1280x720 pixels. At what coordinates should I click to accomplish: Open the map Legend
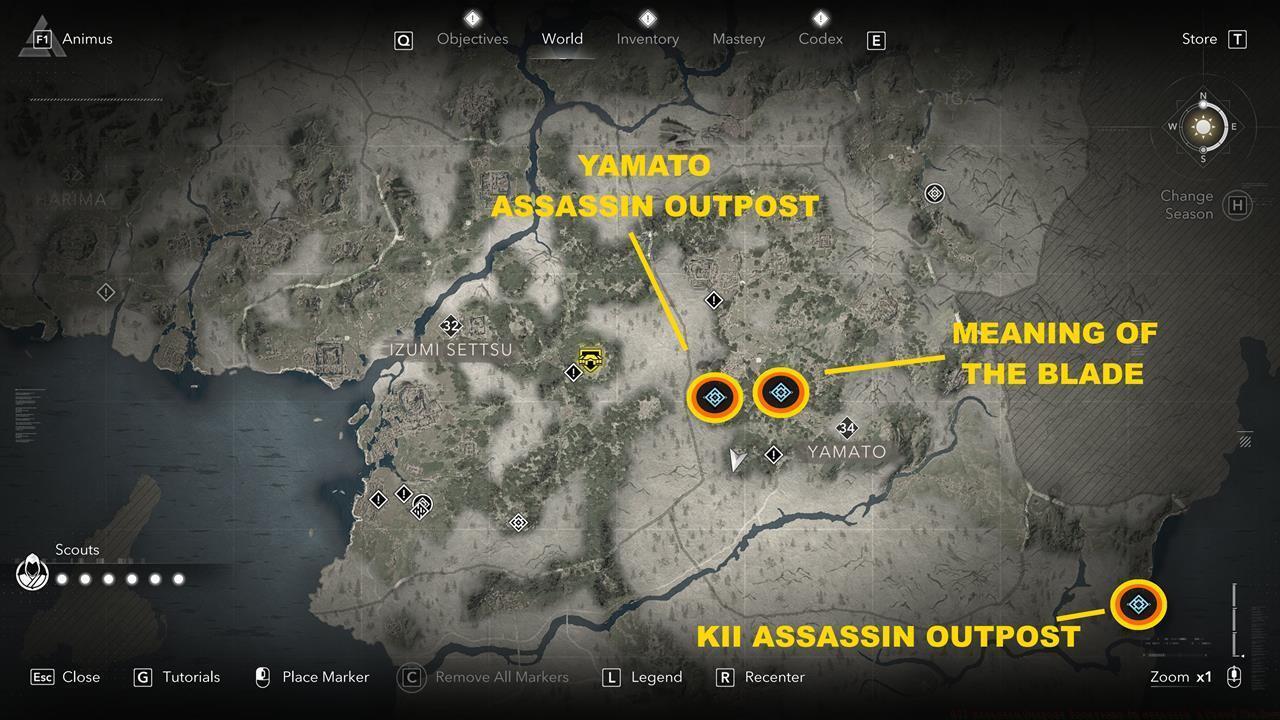click(x=653, y=677)
